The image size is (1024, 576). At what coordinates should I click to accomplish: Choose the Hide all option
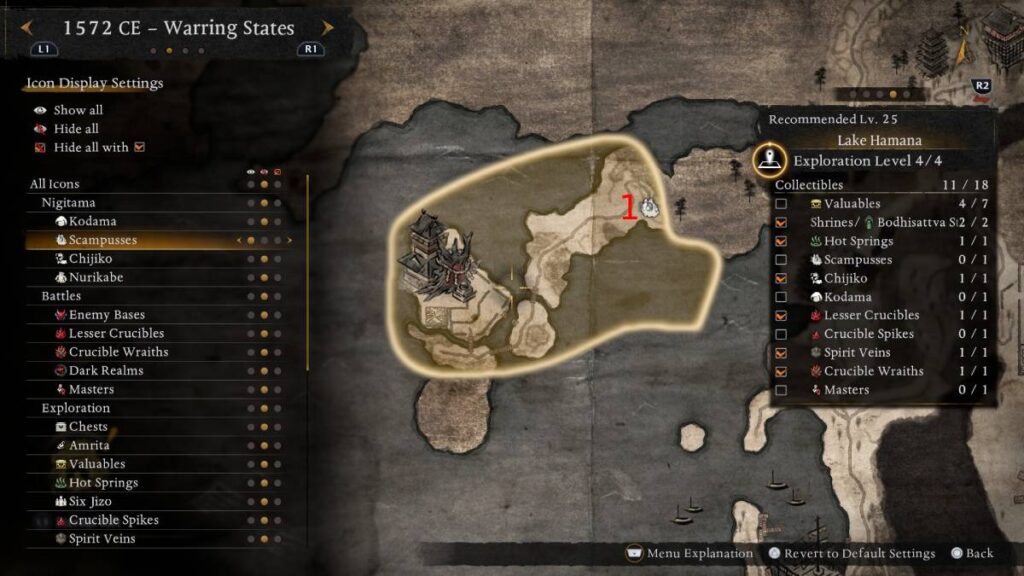[76, 129]
